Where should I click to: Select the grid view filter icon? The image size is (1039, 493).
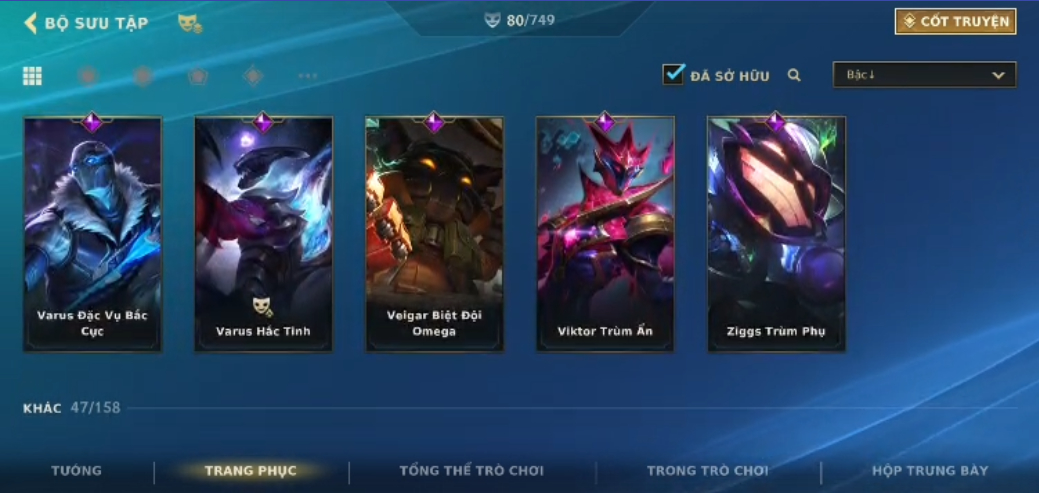(32, 76)
